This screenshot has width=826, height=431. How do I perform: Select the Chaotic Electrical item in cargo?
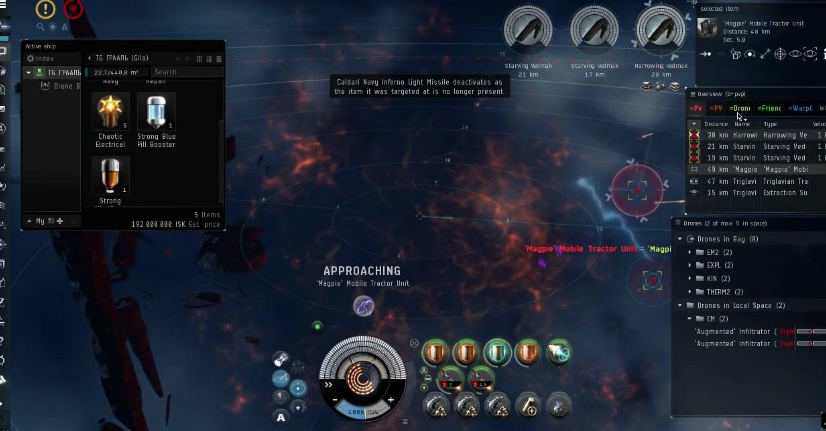[110, 113]
